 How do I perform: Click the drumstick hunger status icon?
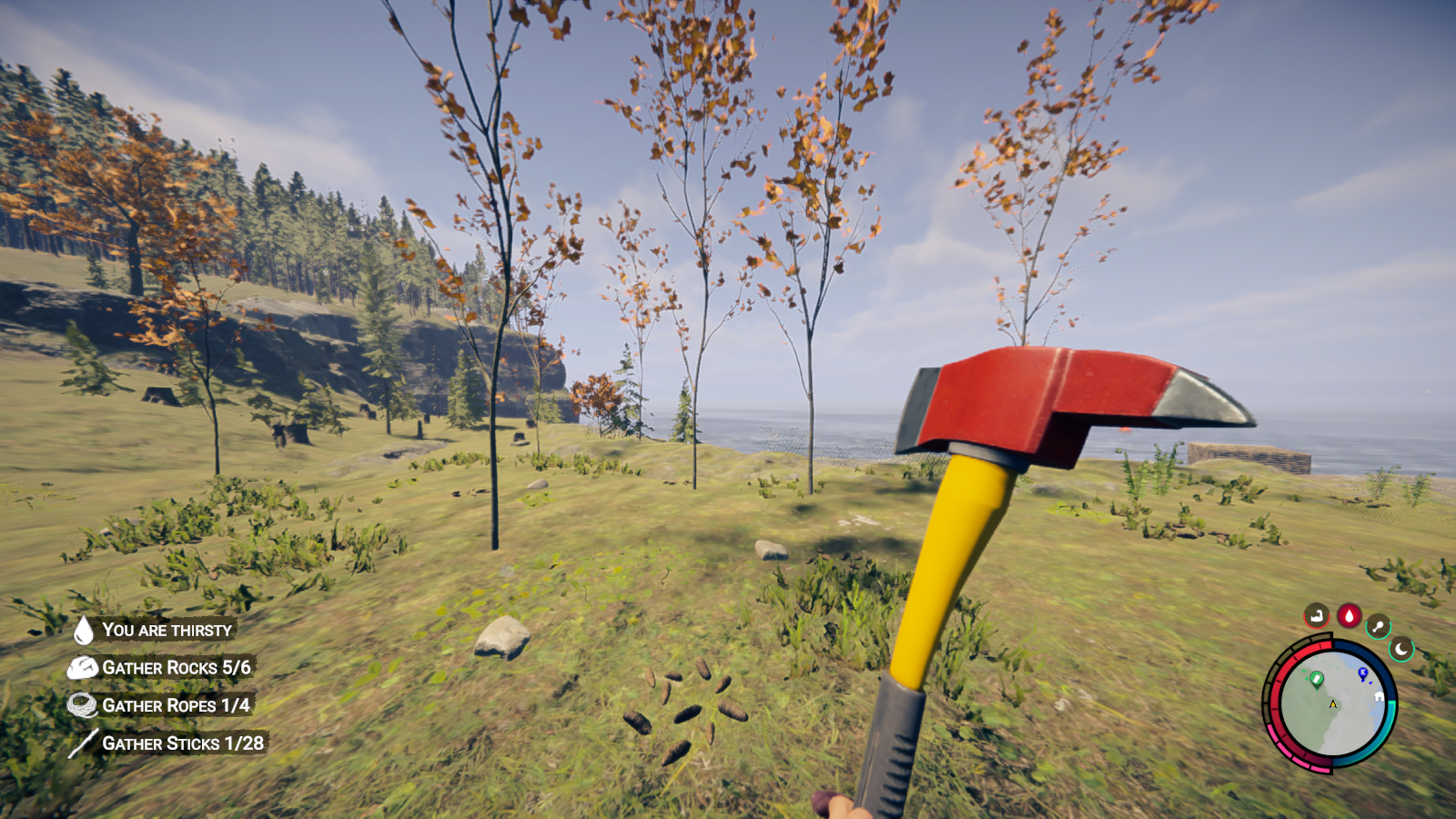(x=1378, y=626)
